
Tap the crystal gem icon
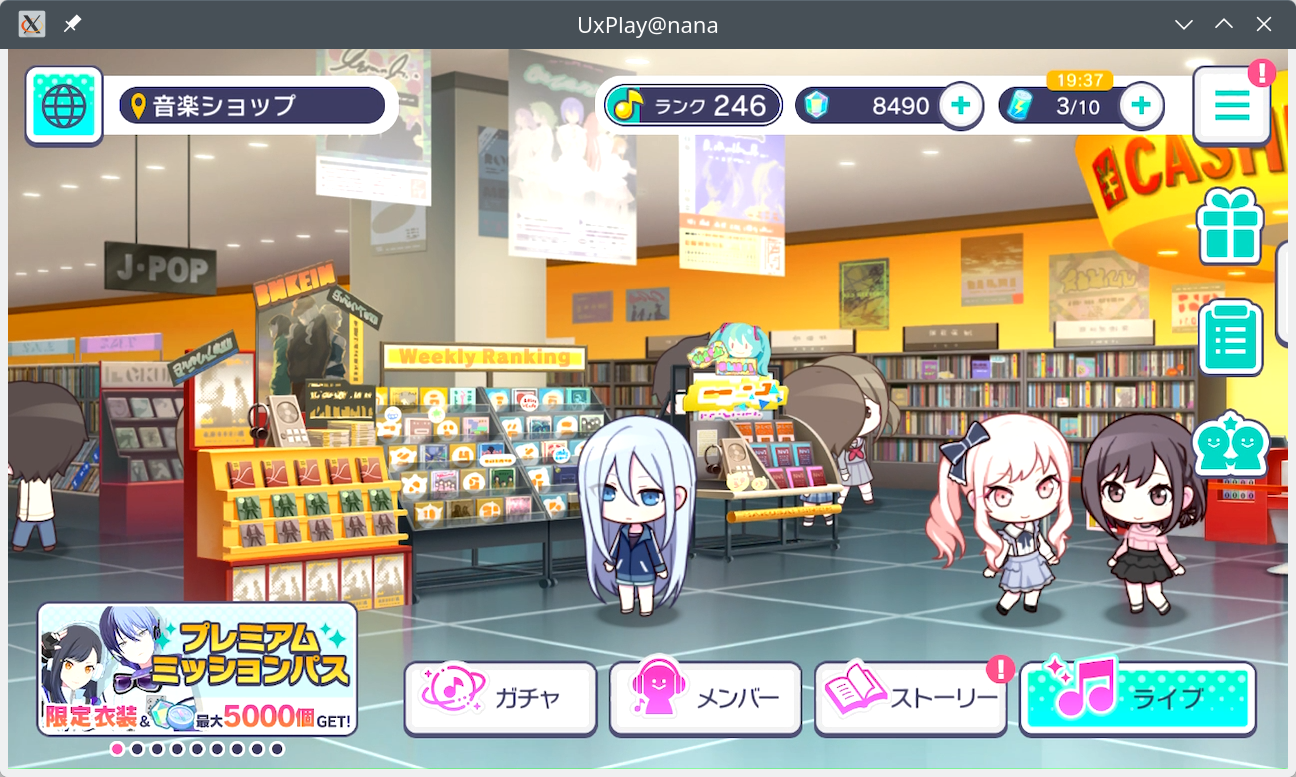tap(817, 103)
